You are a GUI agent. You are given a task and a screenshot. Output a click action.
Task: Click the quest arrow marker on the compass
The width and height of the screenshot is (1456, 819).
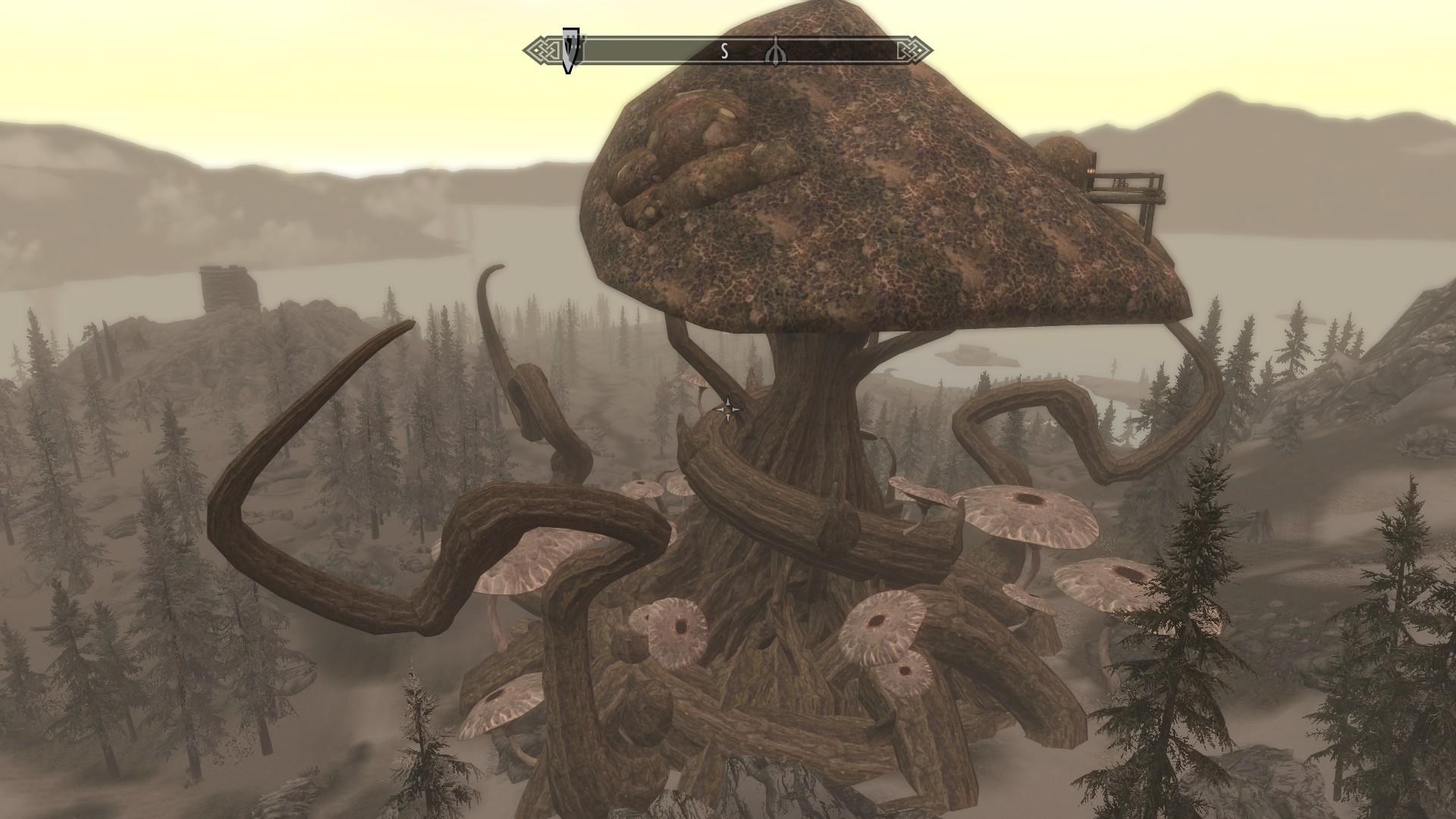tap(570, 52)
